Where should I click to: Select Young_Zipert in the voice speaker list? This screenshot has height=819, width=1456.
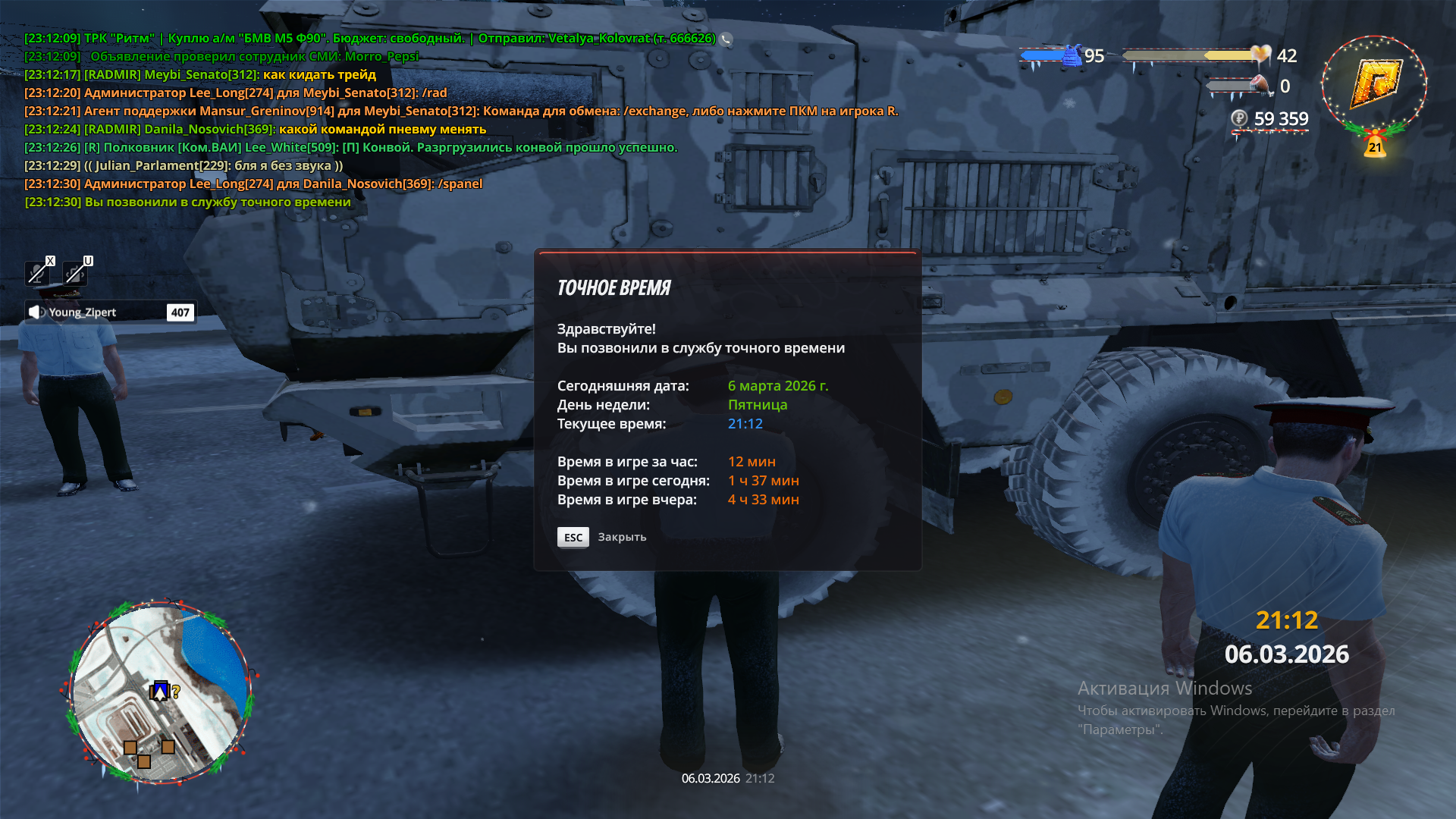point(82,312)
